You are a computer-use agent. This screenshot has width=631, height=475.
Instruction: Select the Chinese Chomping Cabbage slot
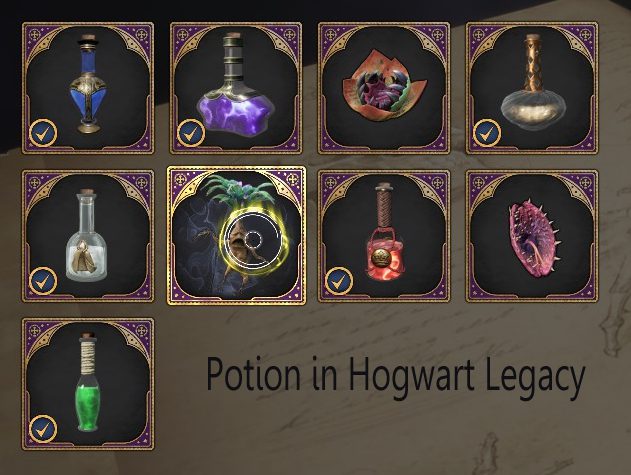pos(384,87)
